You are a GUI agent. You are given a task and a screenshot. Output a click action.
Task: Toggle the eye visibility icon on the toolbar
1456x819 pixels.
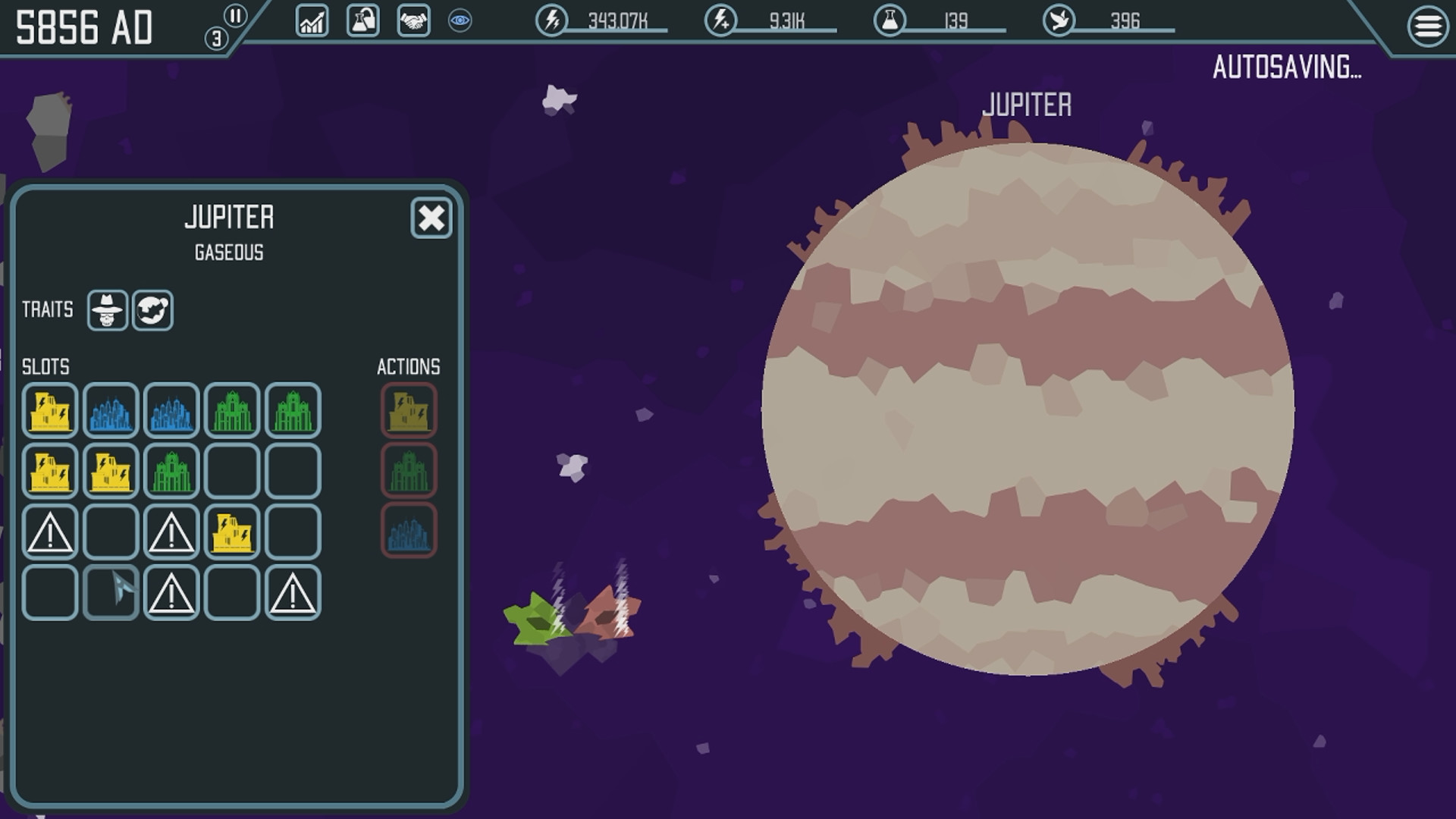coord(458,22)
